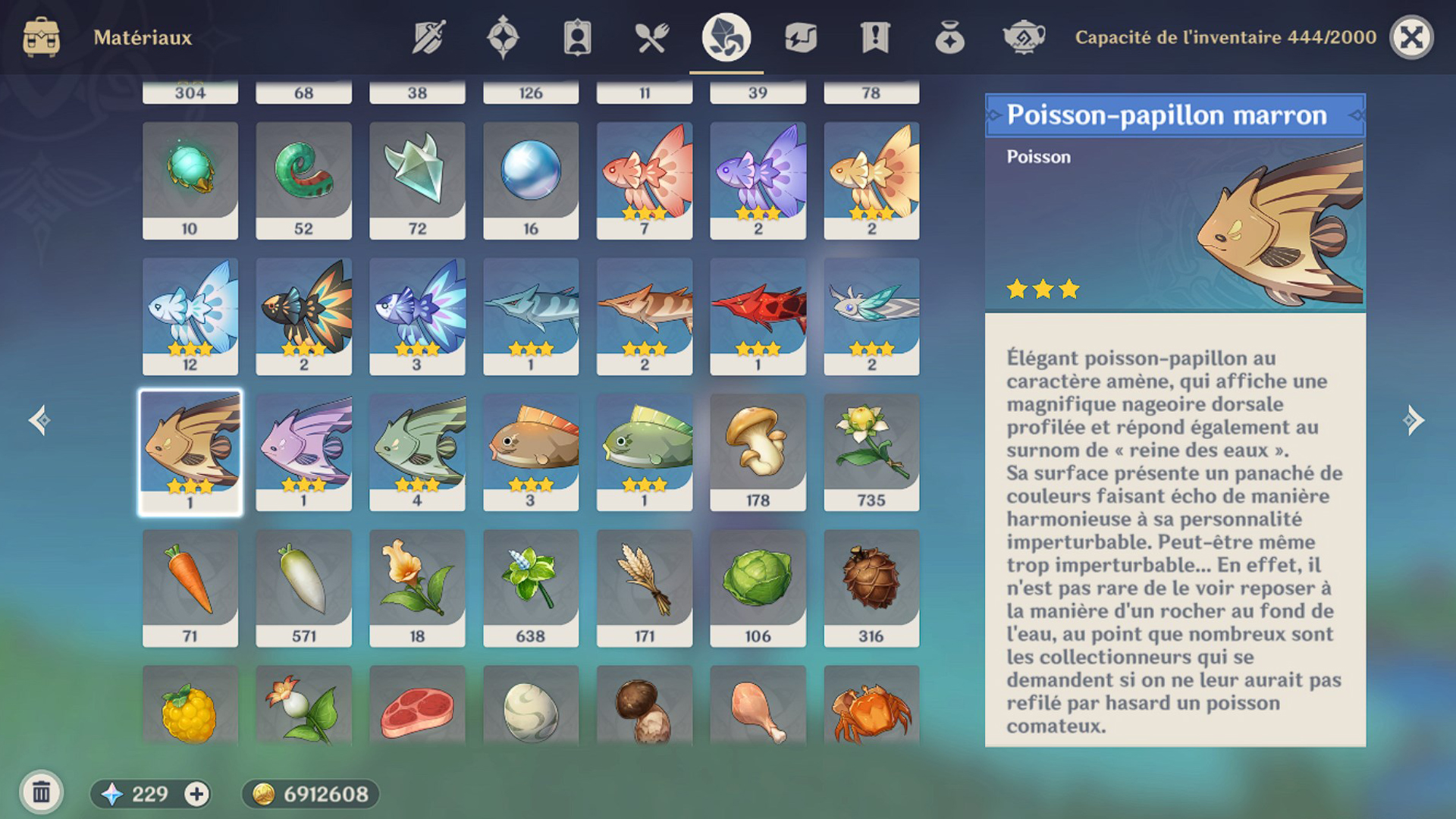Open the trash can delete mode
The width and height of the screenshot is (1456, 819).
click(x=42, y=793)
